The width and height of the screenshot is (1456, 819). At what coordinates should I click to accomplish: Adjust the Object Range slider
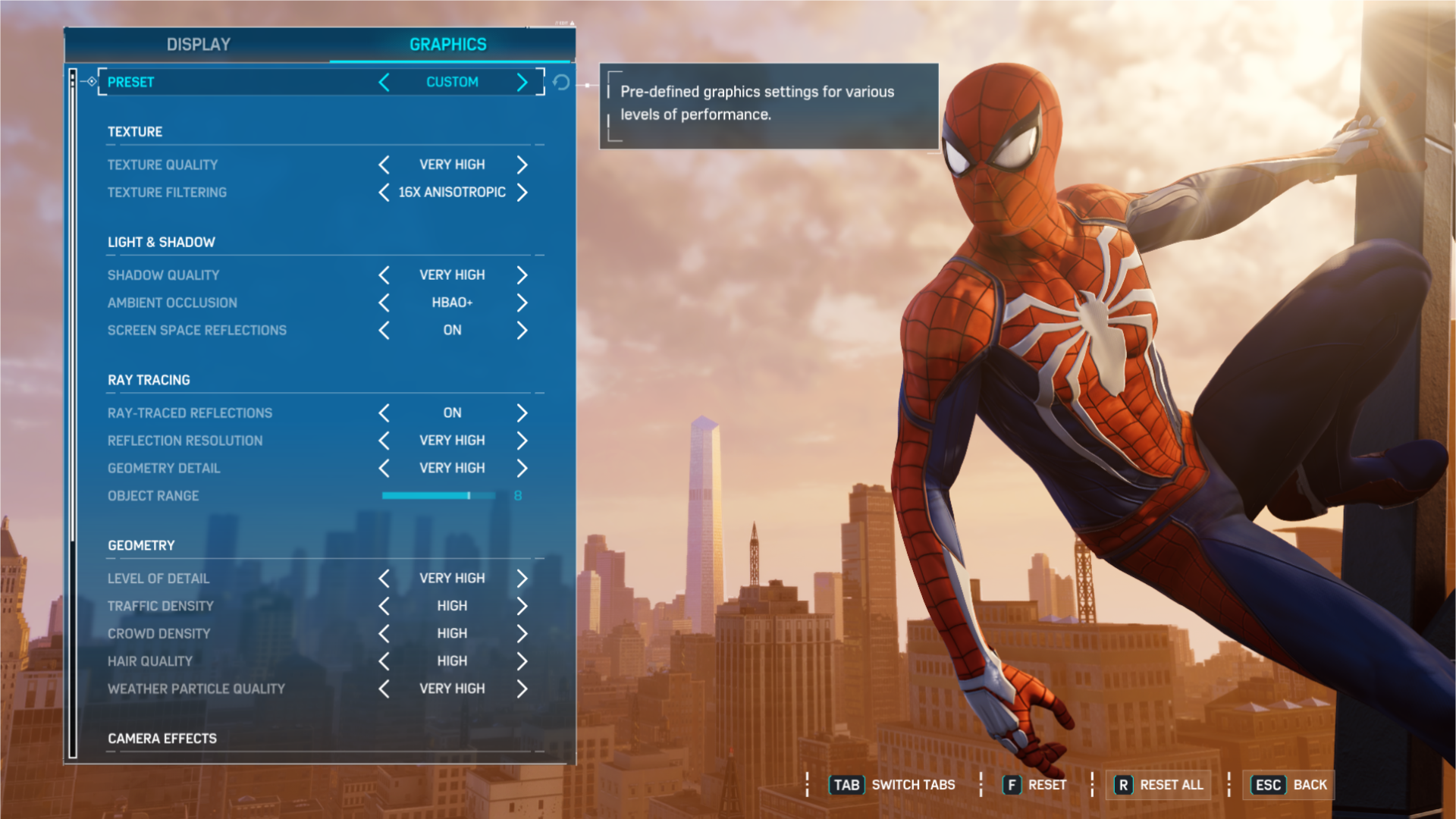pos(438,495)
